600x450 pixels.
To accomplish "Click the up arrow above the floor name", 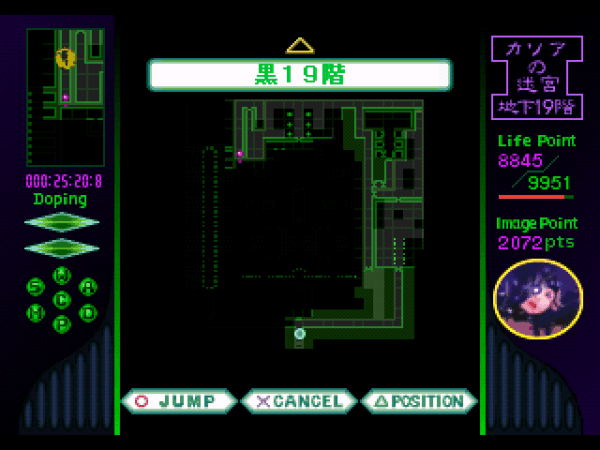I will pyautogui.click(x=300, y=45).
